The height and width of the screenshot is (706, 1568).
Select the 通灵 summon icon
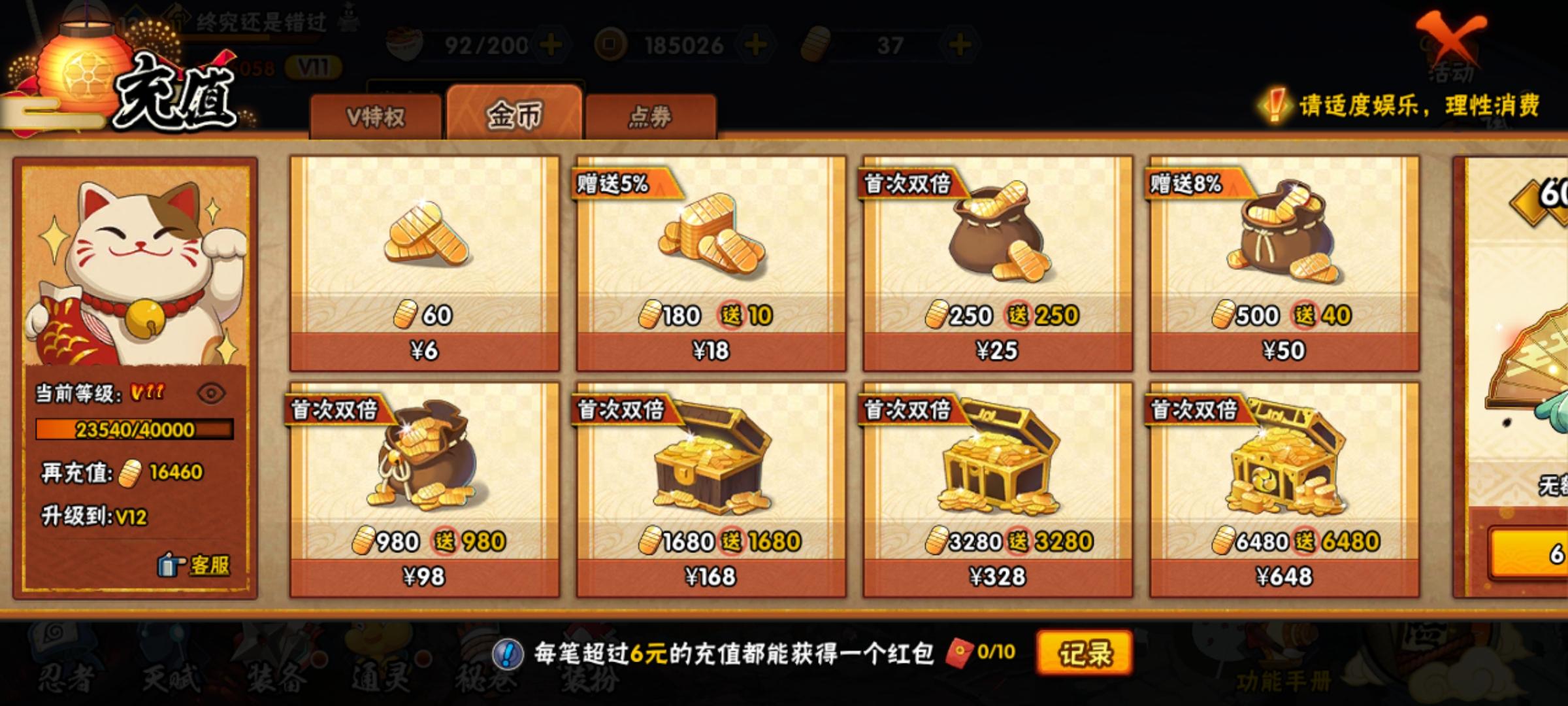[379, 680]
